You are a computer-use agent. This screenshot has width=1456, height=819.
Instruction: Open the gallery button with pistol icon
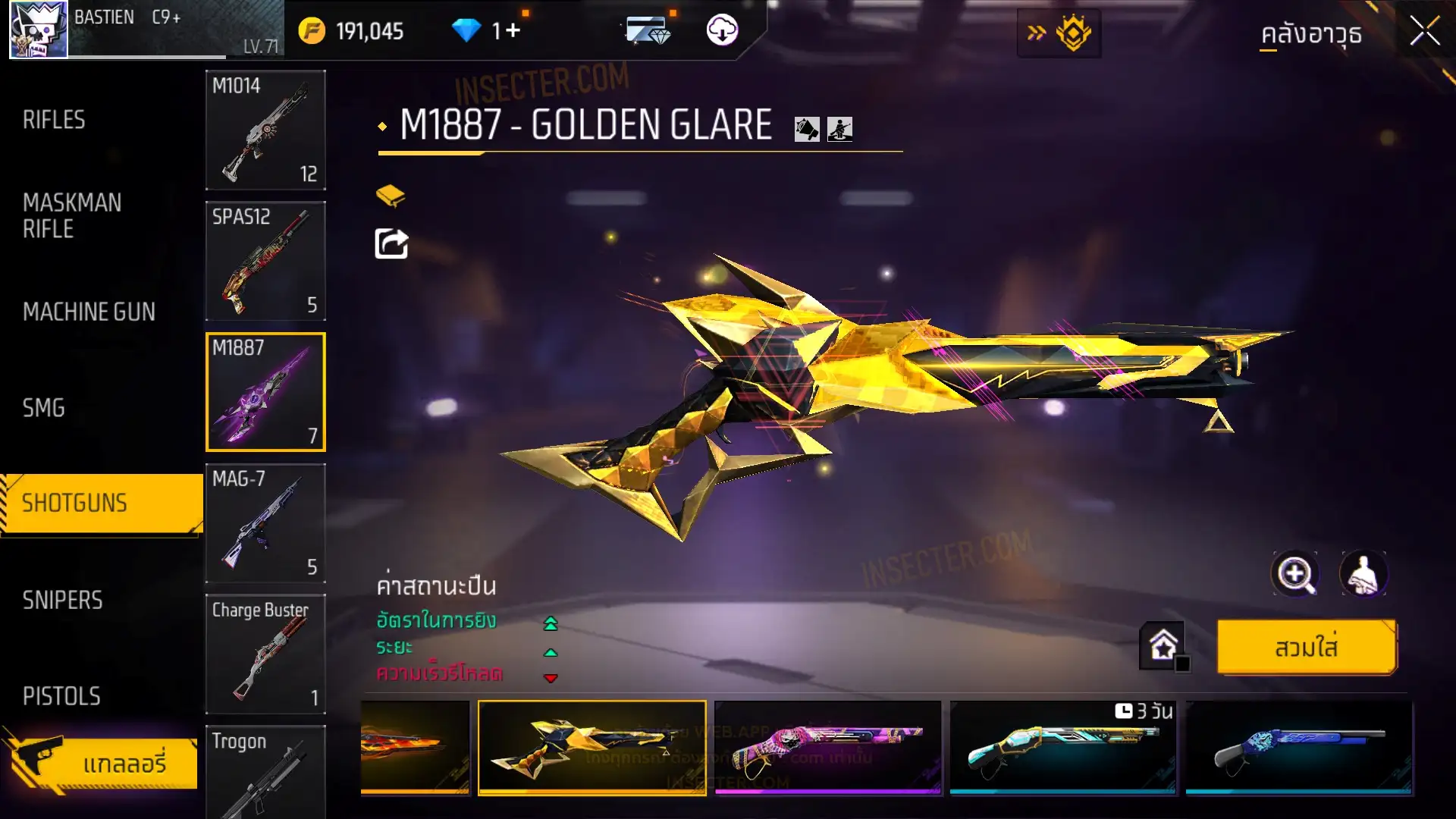click(x=102, y=762)
